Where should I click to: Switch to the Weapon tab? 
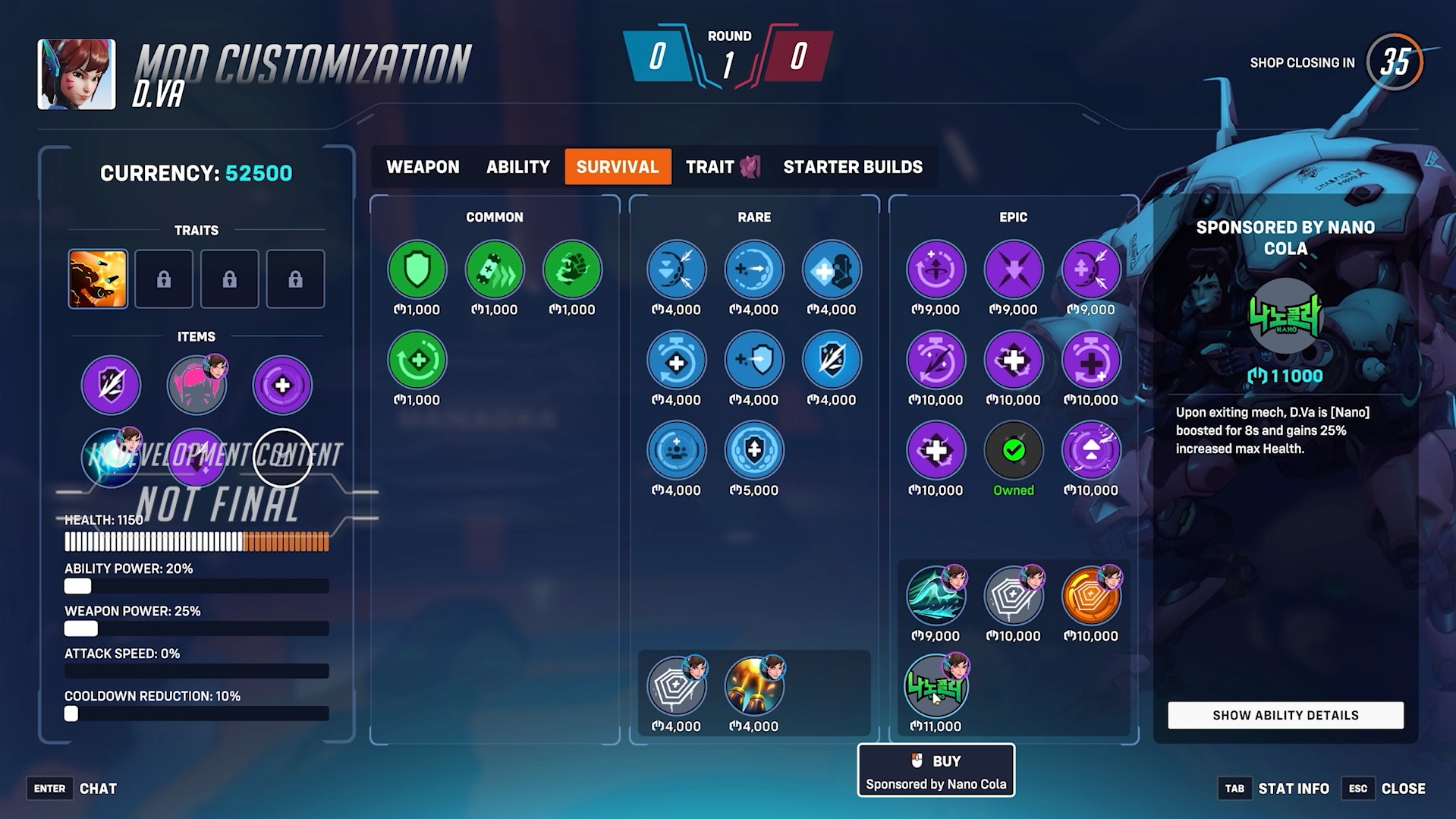pos(423,167)
